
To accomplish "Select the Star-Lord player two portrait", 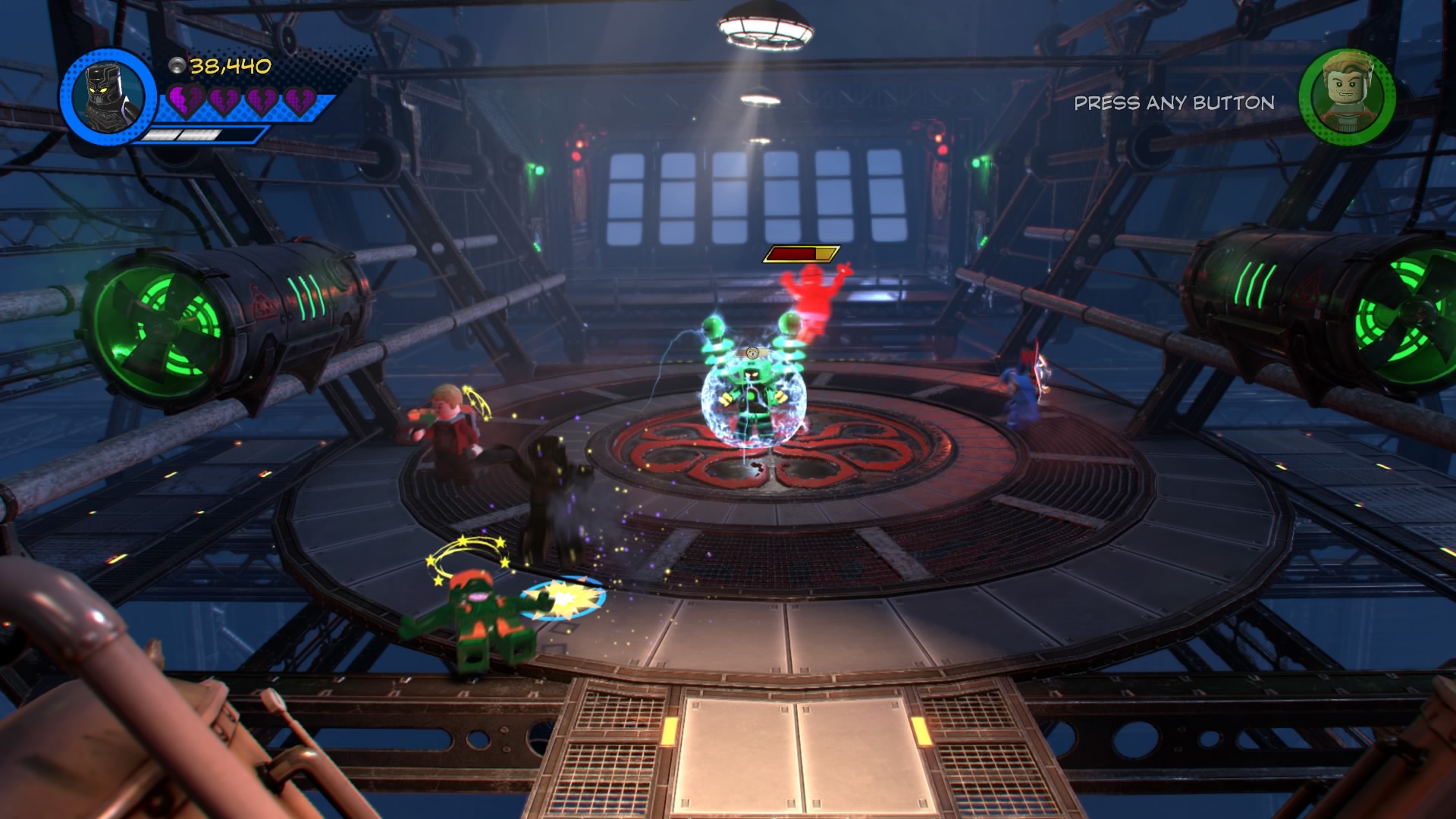I will (1348, 96).
